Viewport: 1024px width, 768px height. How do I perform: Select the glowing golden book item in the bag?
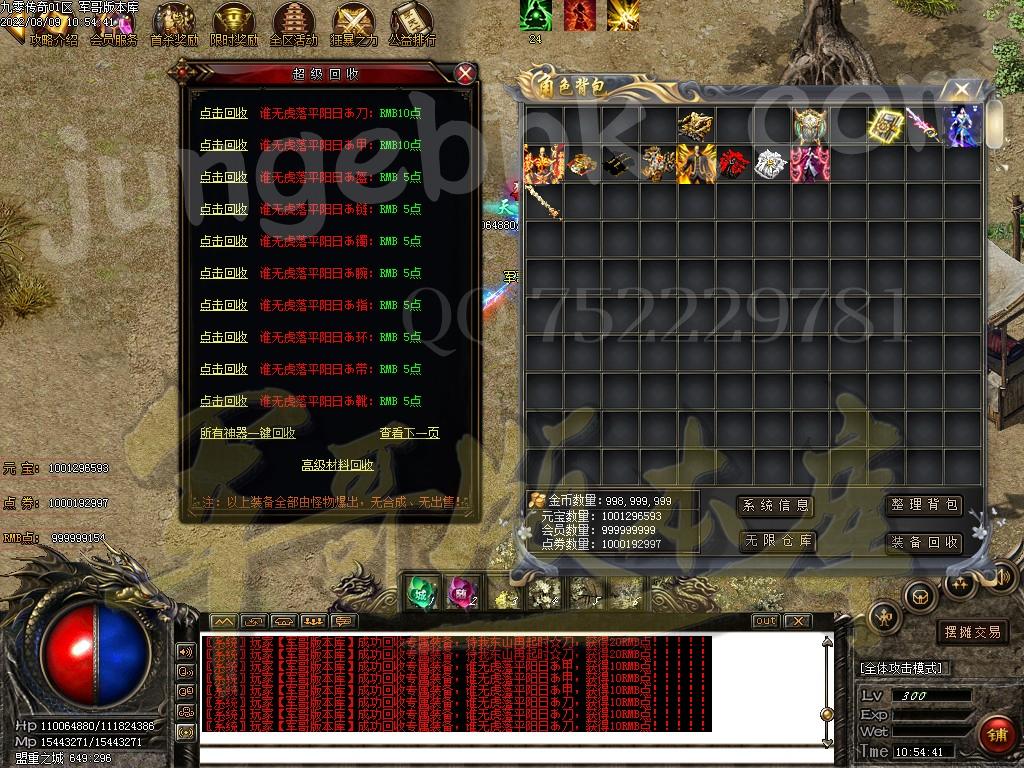click(885, 126)
